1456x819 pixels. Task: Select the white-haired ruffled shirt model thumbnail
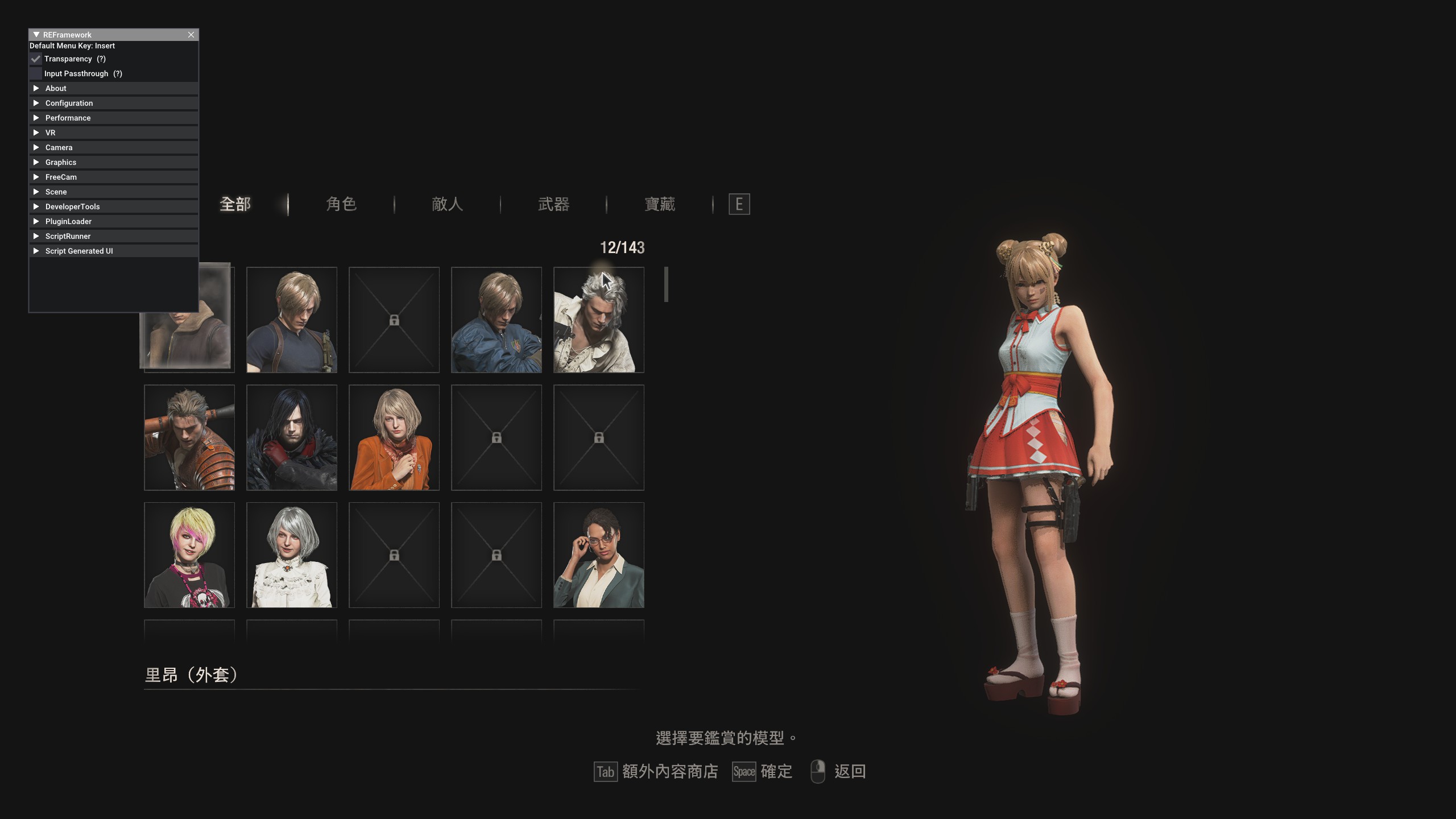[x=598, y=320]
